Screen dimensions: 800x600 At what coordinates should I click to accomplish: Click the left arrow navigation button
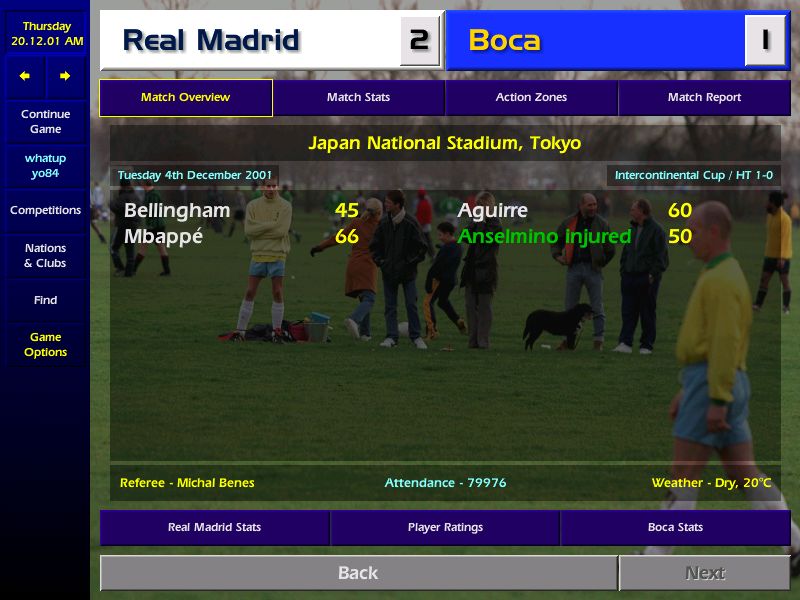(25, 76)
